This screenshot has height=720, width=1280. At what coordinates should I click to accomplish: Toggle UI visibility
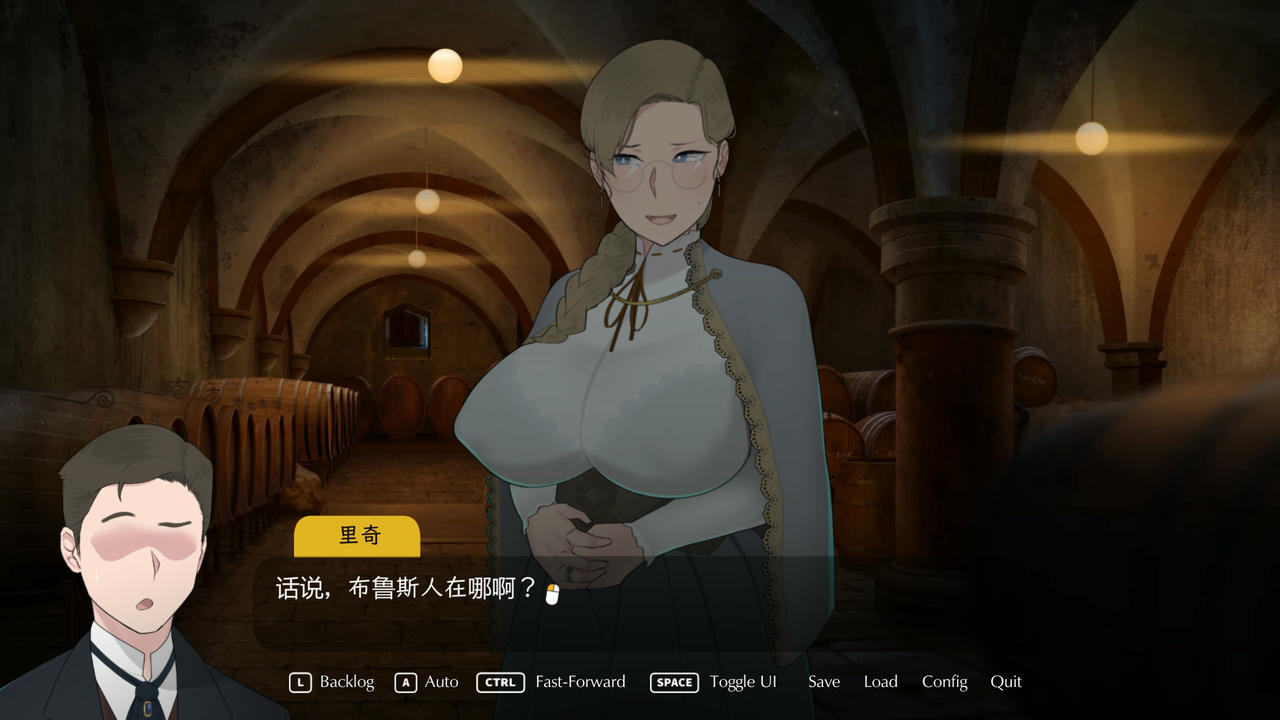(743, 681)
